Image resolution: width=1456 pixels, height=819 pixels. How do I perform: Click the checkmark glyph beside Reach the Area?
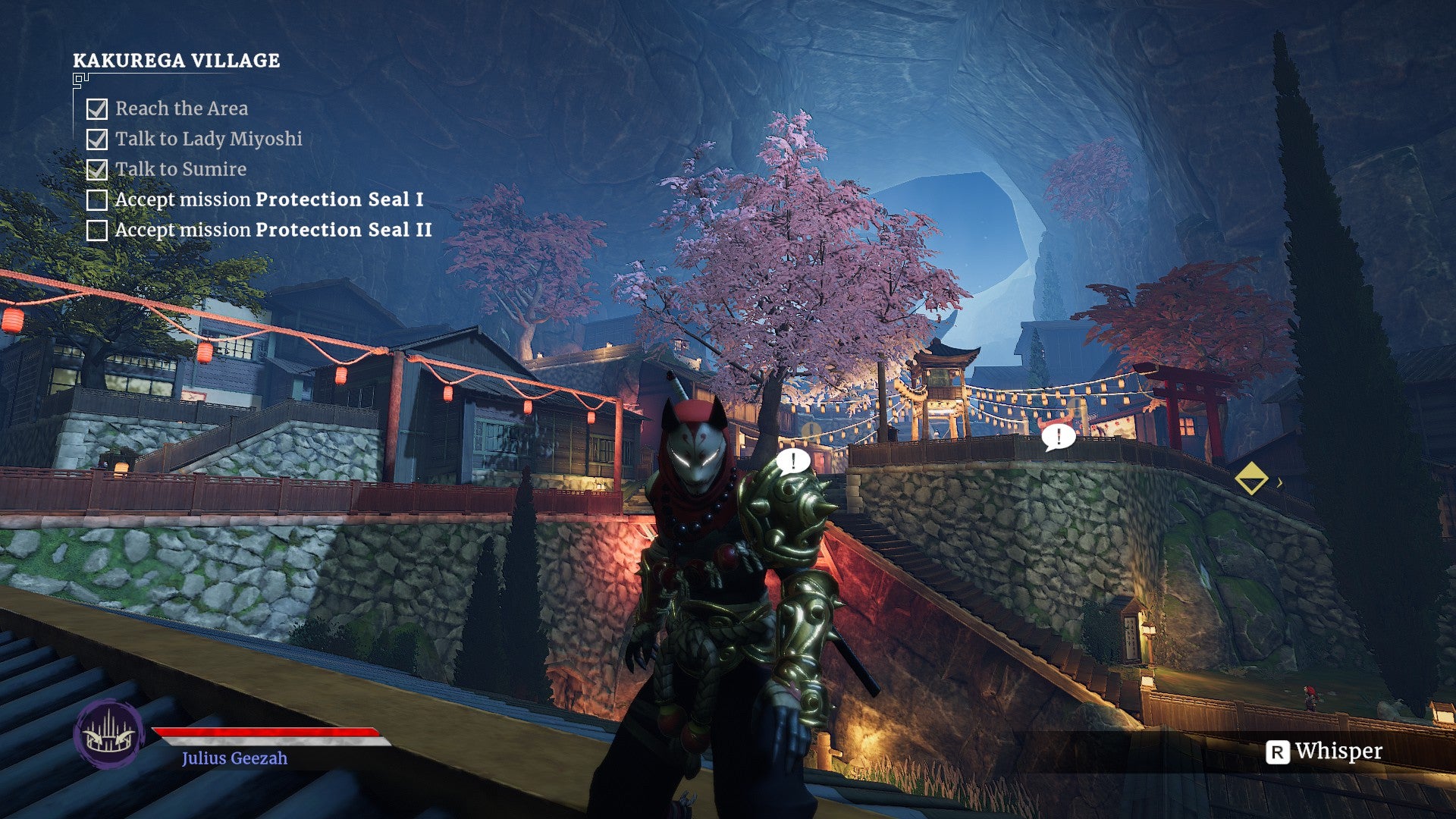(x=96, y=108)
